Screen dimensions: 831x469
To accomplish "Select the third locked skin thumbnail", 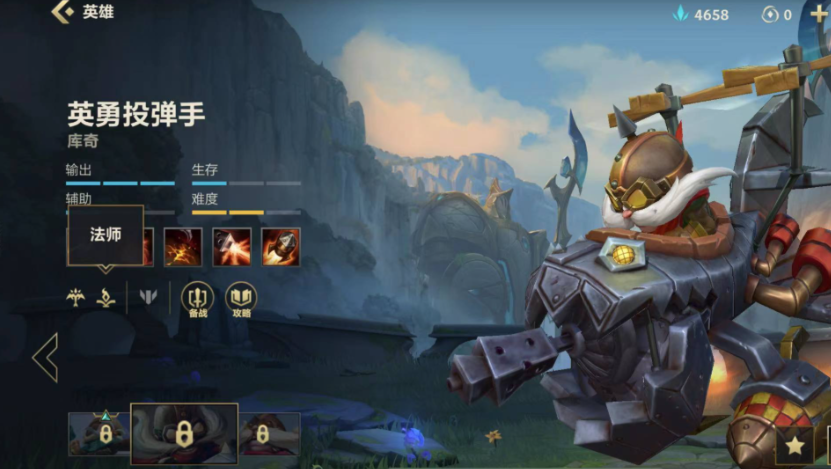I will (268, 434).
